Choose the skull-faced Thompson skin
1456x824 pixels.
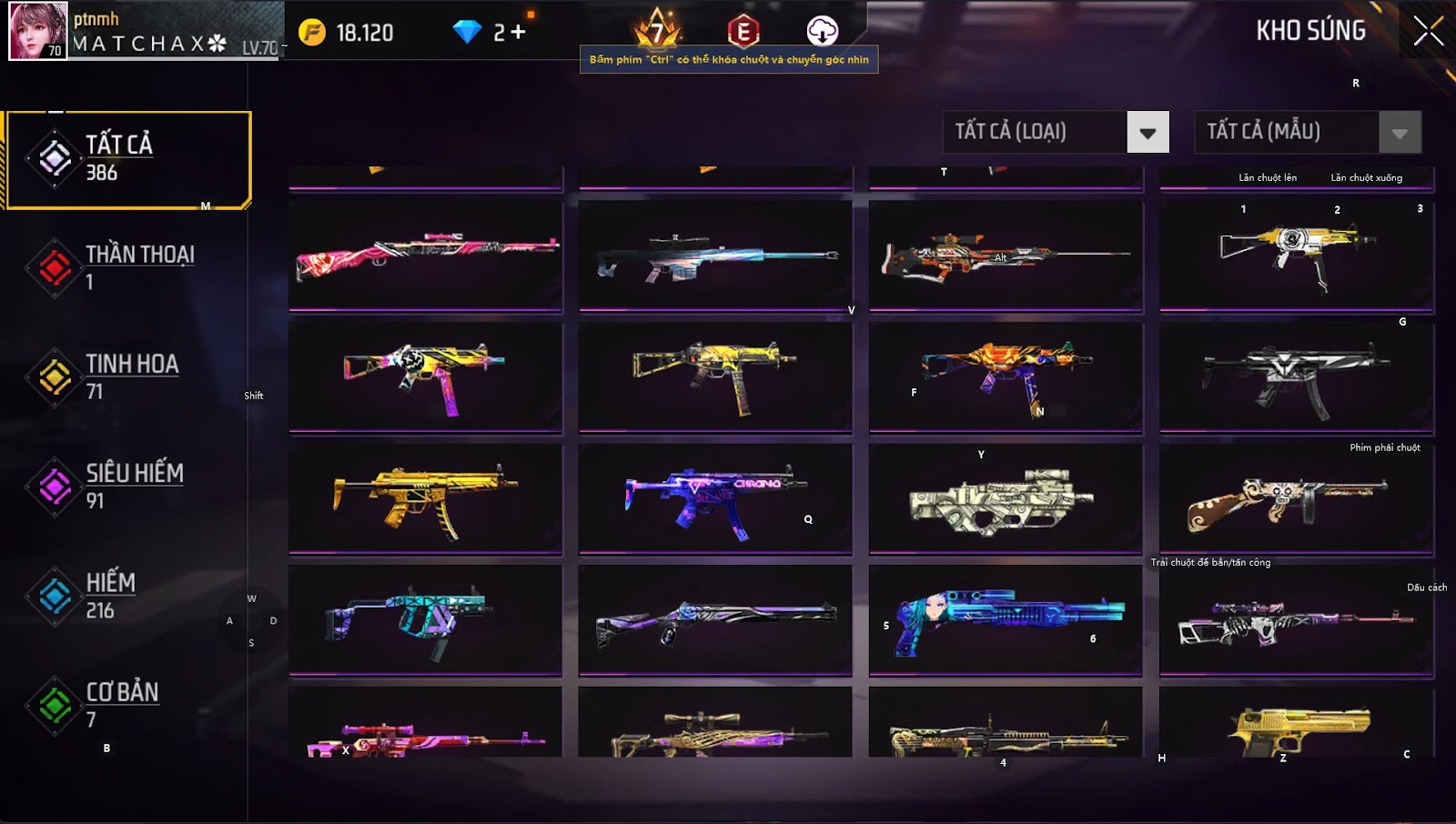point(1297,497)
